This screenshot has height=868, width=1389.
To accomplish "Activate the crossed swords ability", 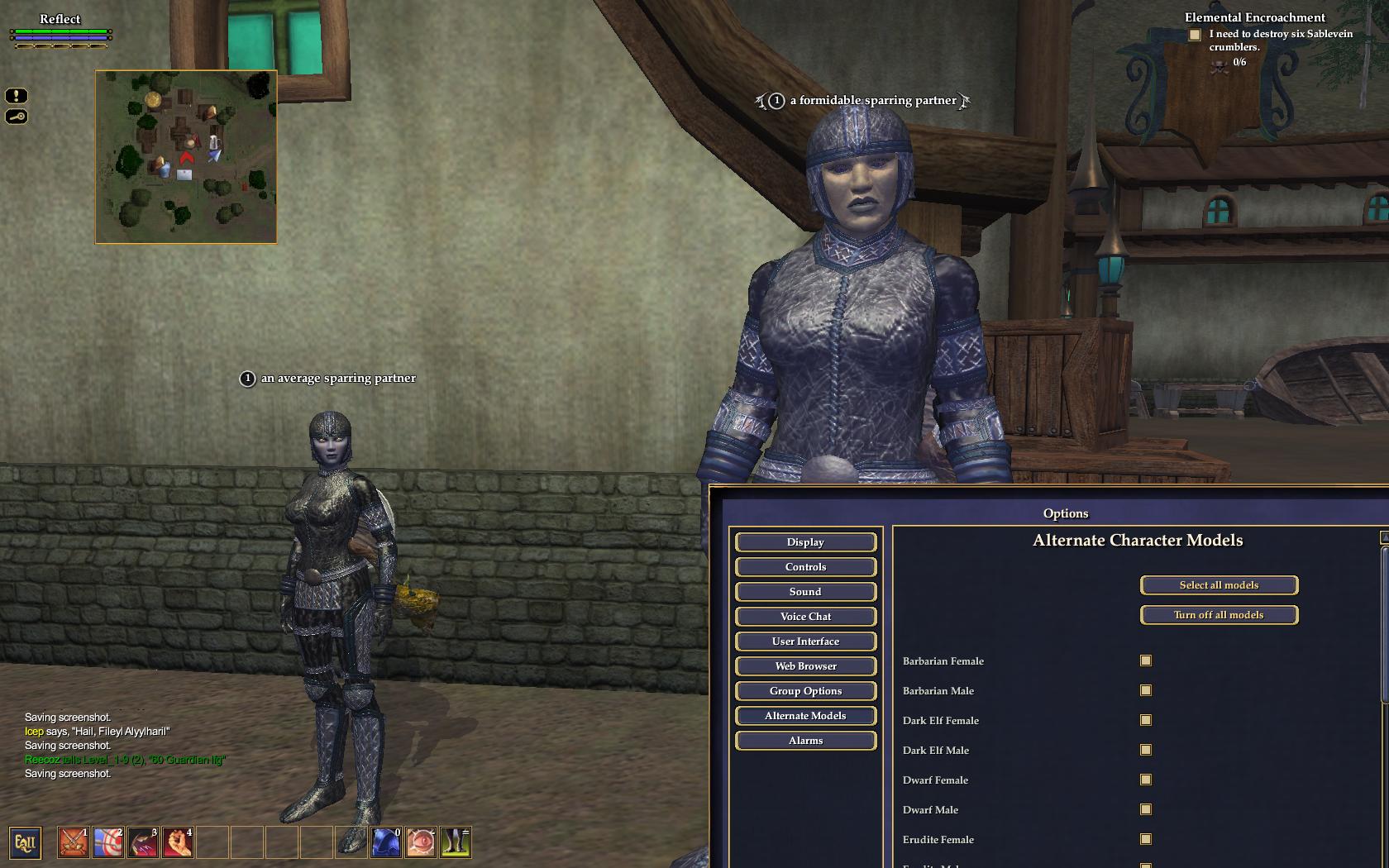I will pos(74,842).
